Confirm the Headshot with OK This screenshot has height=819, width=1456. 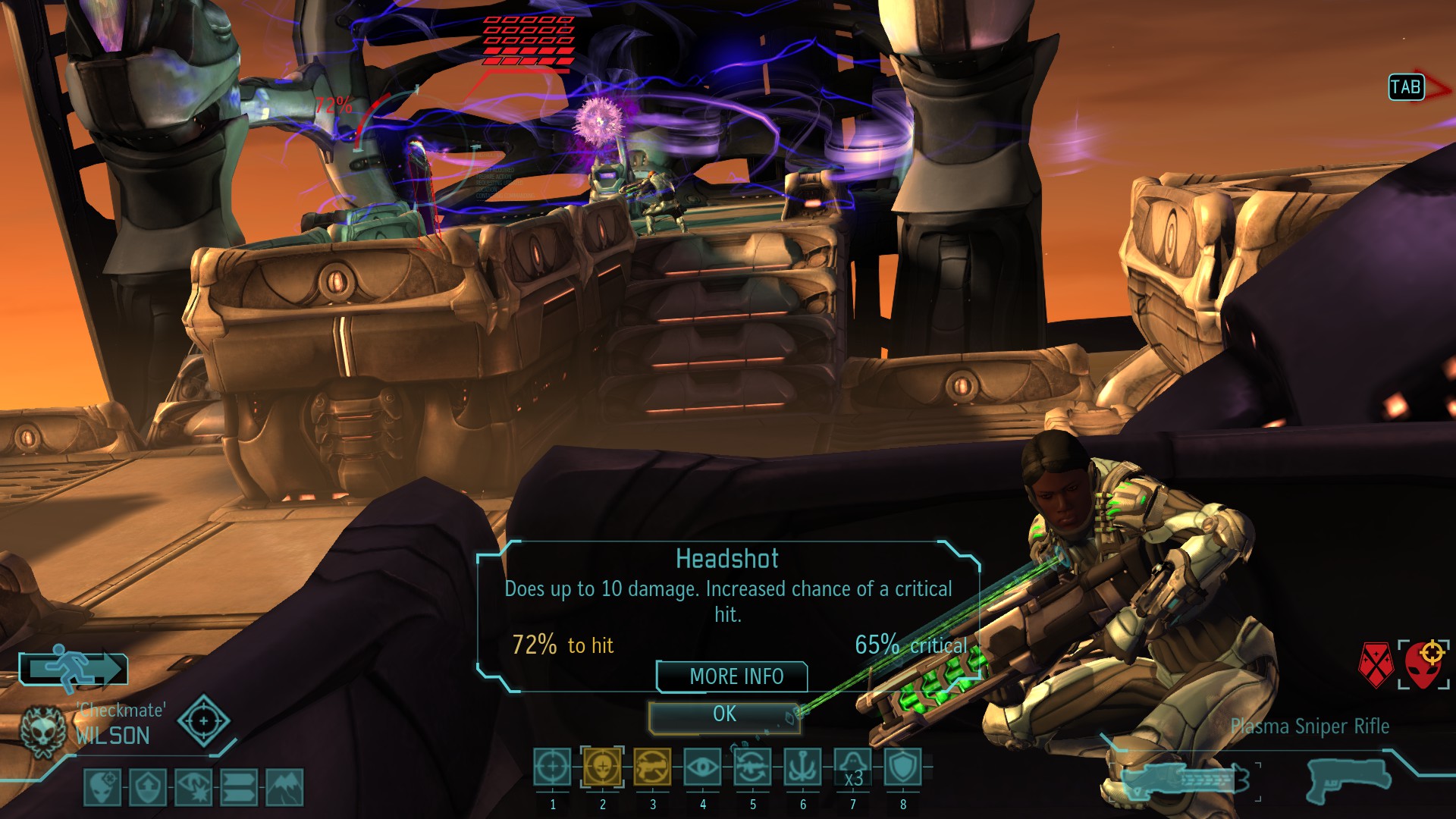(x=724, y=715)
